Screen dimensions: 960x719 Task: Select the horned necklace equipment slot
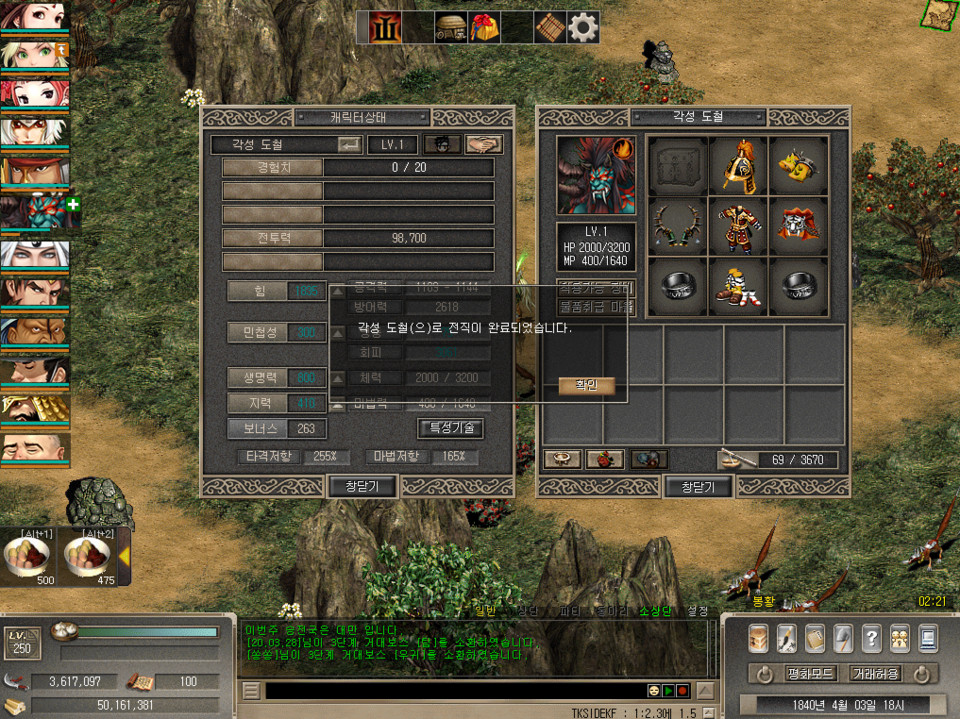(678, 225)
